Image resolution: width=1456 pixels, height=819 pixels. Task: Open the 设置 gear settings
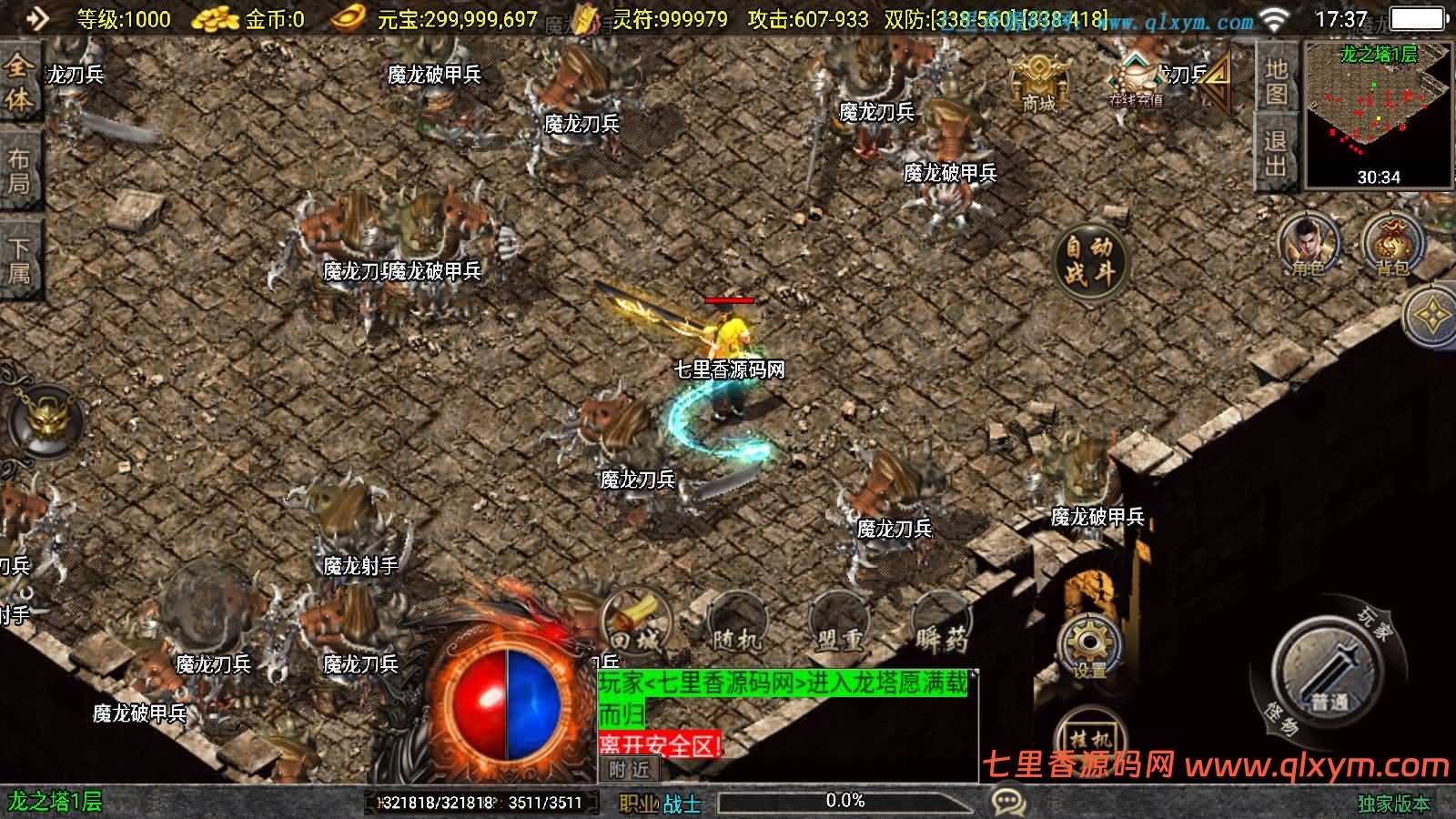(x=1088, y=645)
